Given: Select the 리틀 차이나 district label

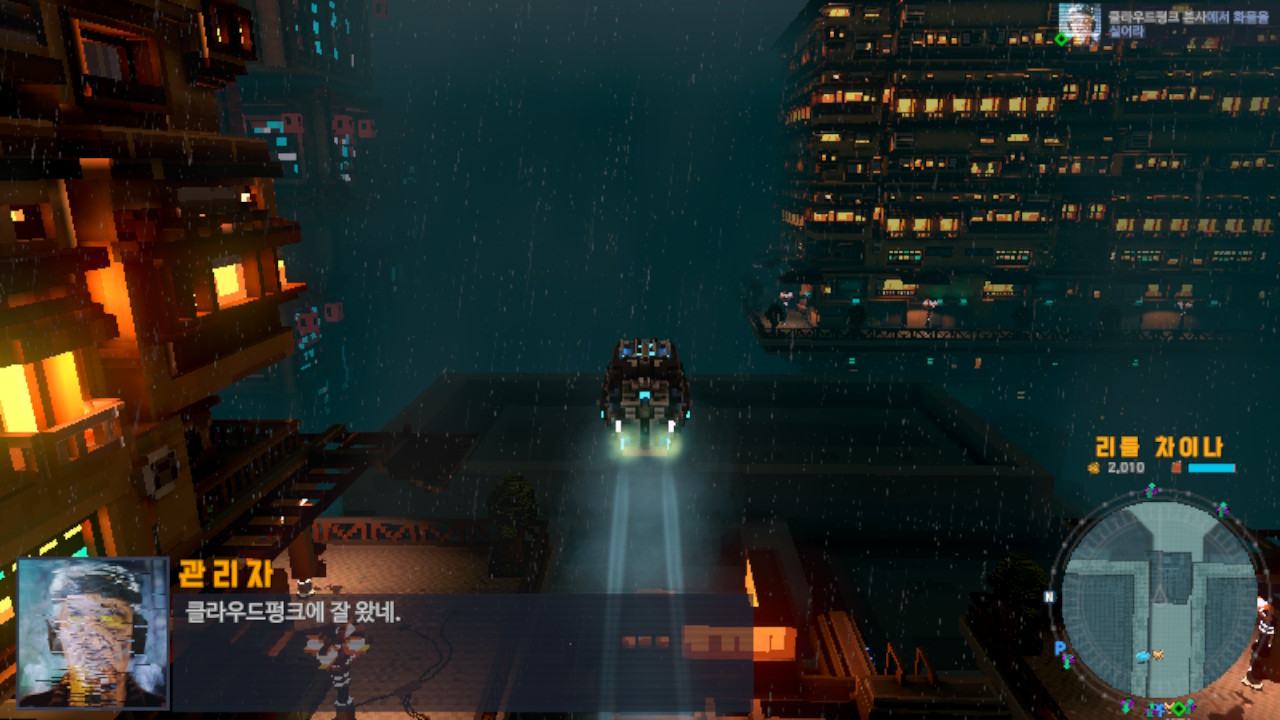Looking at the screenshot, I should point(1159,445).
